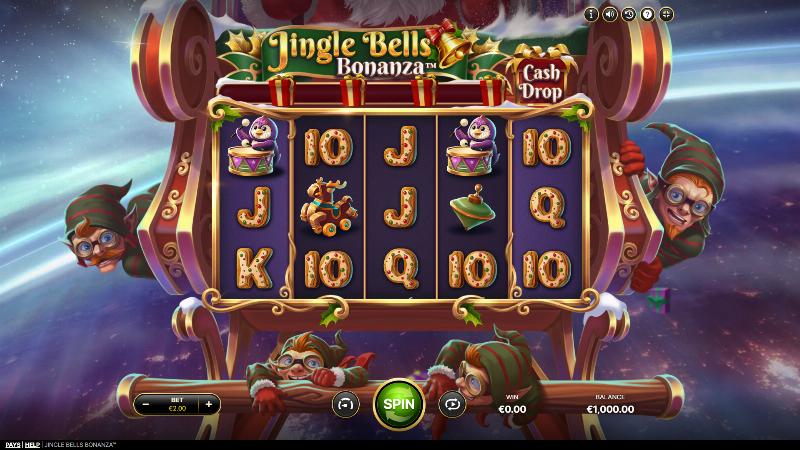
Task: Open the PAYS paytable link
Action: click(x=12, y=444)
